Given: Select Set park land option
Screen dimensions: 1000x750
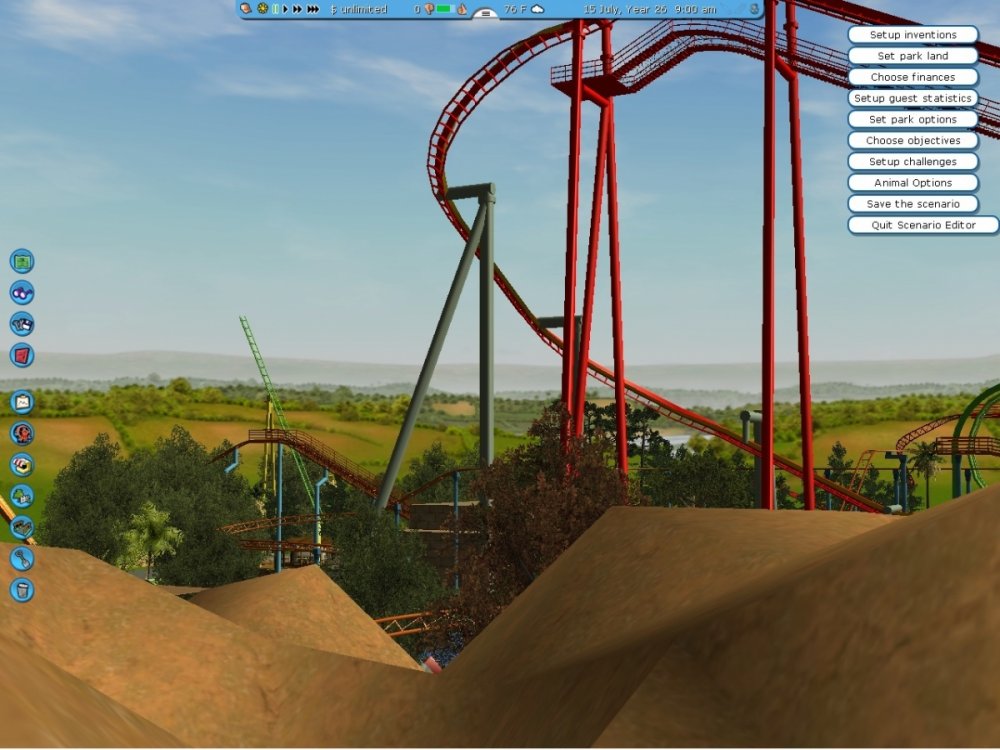Looking at the screenshot, I should pyautogui.click(x=912, y=56).
